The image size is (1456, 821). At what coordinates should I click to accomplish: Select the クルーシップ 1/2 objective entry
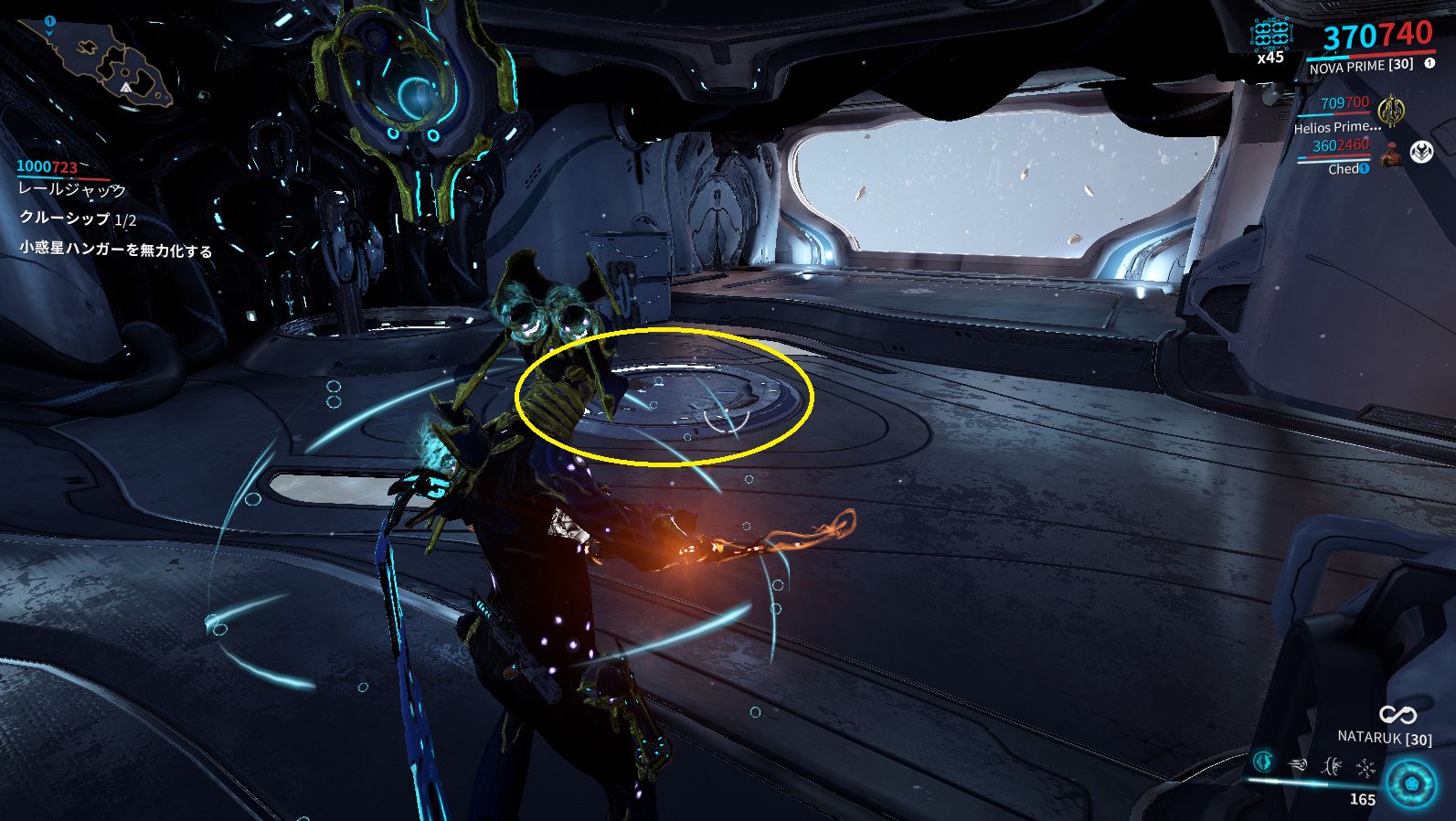click(78, 219)
